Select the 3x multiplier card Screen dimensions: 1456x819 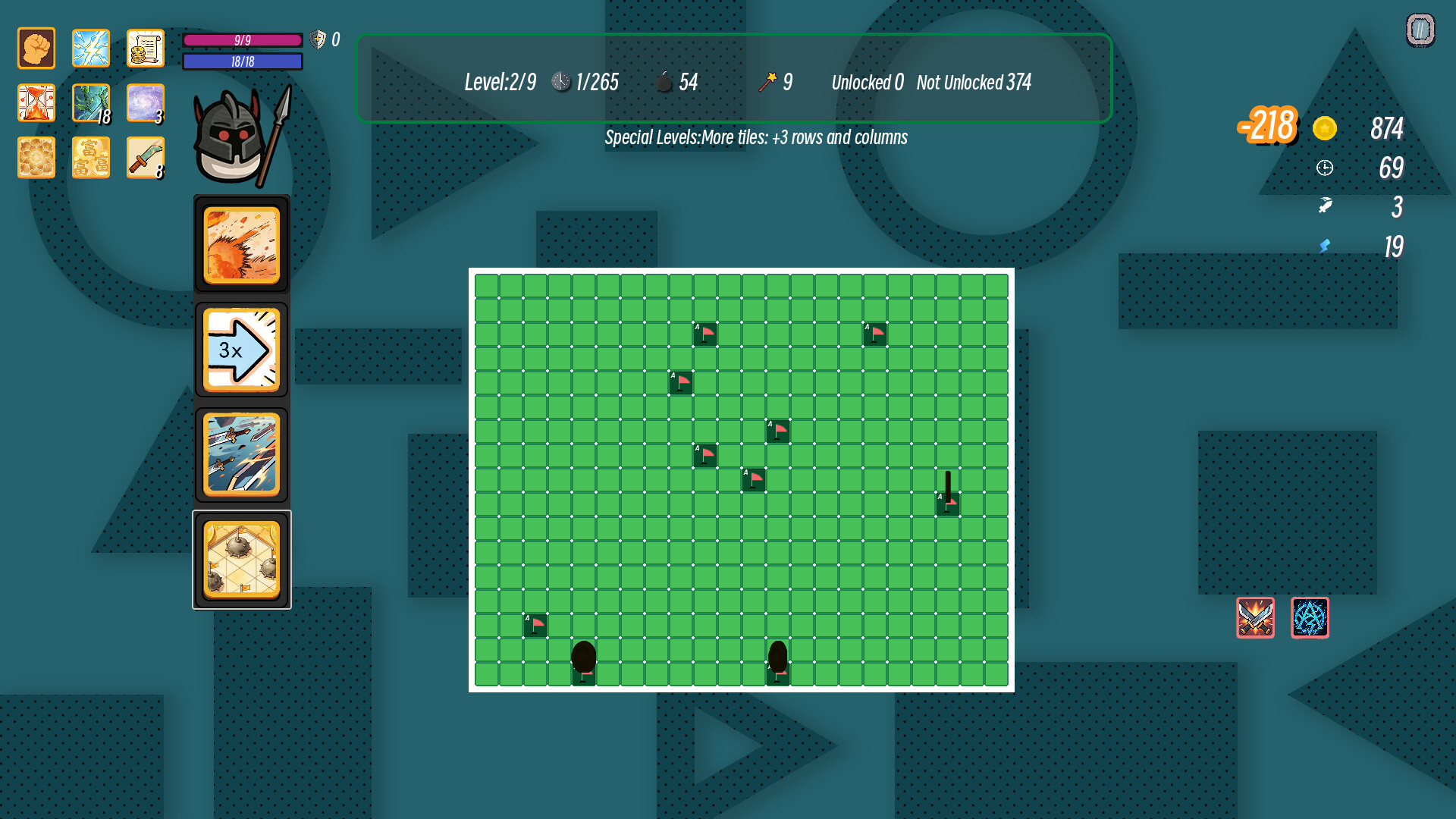click(241, 349)
